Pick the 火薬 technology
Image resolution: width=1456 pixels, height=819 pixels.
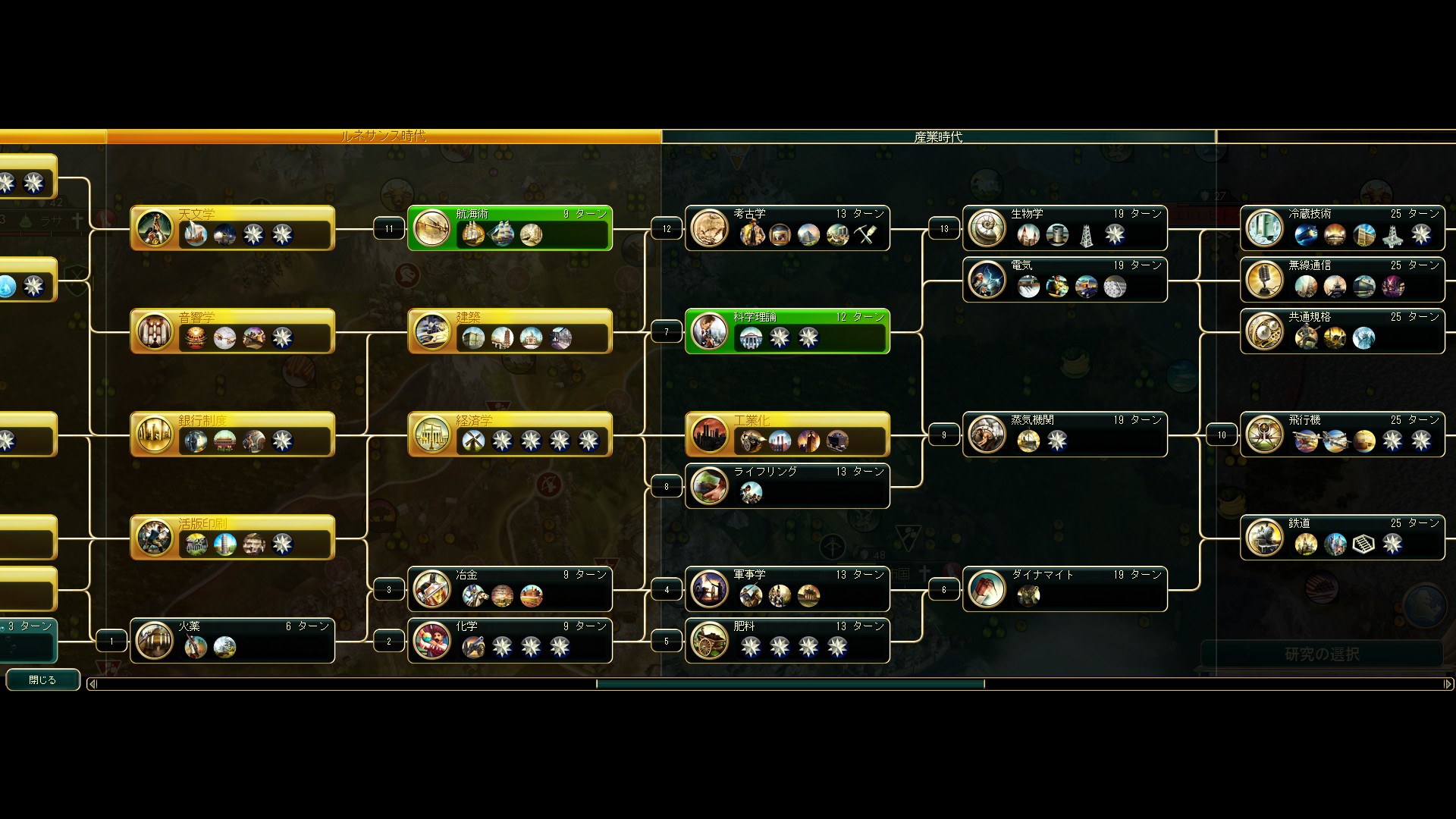click(232, 640)
